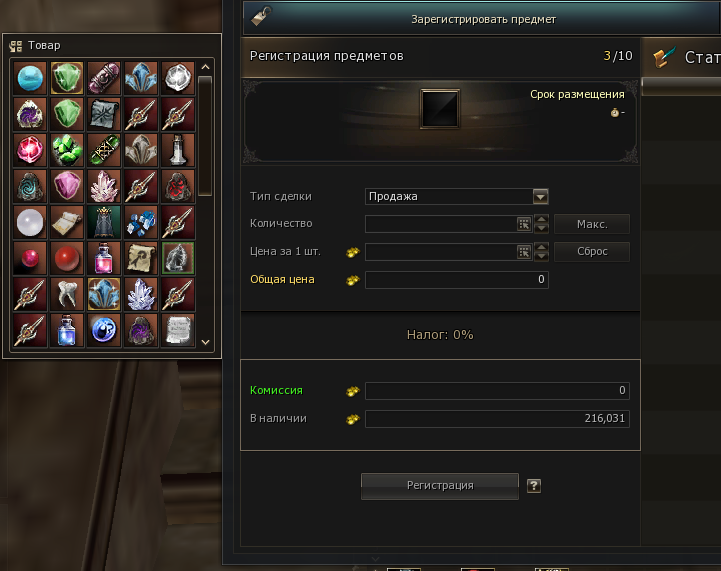Image resolution: width=721 pixels, height=571 pixels.
Task: Select the blue potion bottle
Action: point(67,329)
